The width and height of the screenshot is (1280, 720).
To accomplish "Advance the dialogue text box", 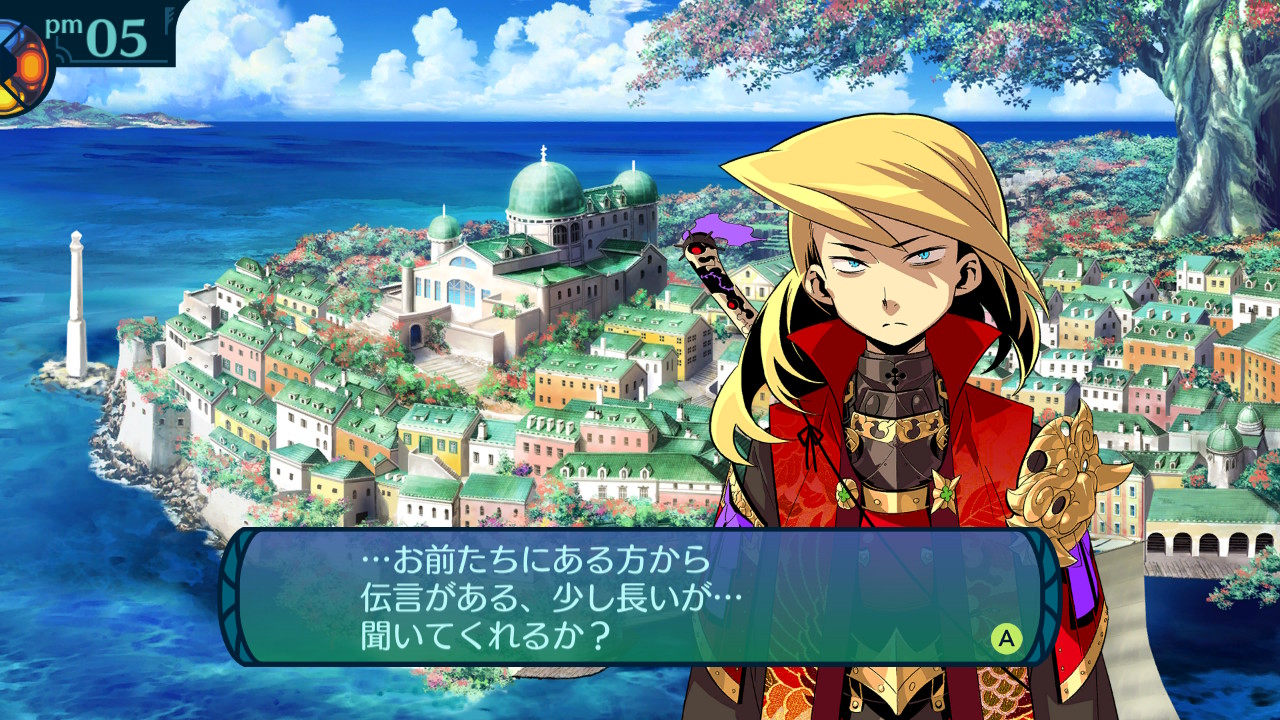I will (x=1006, y=637).
